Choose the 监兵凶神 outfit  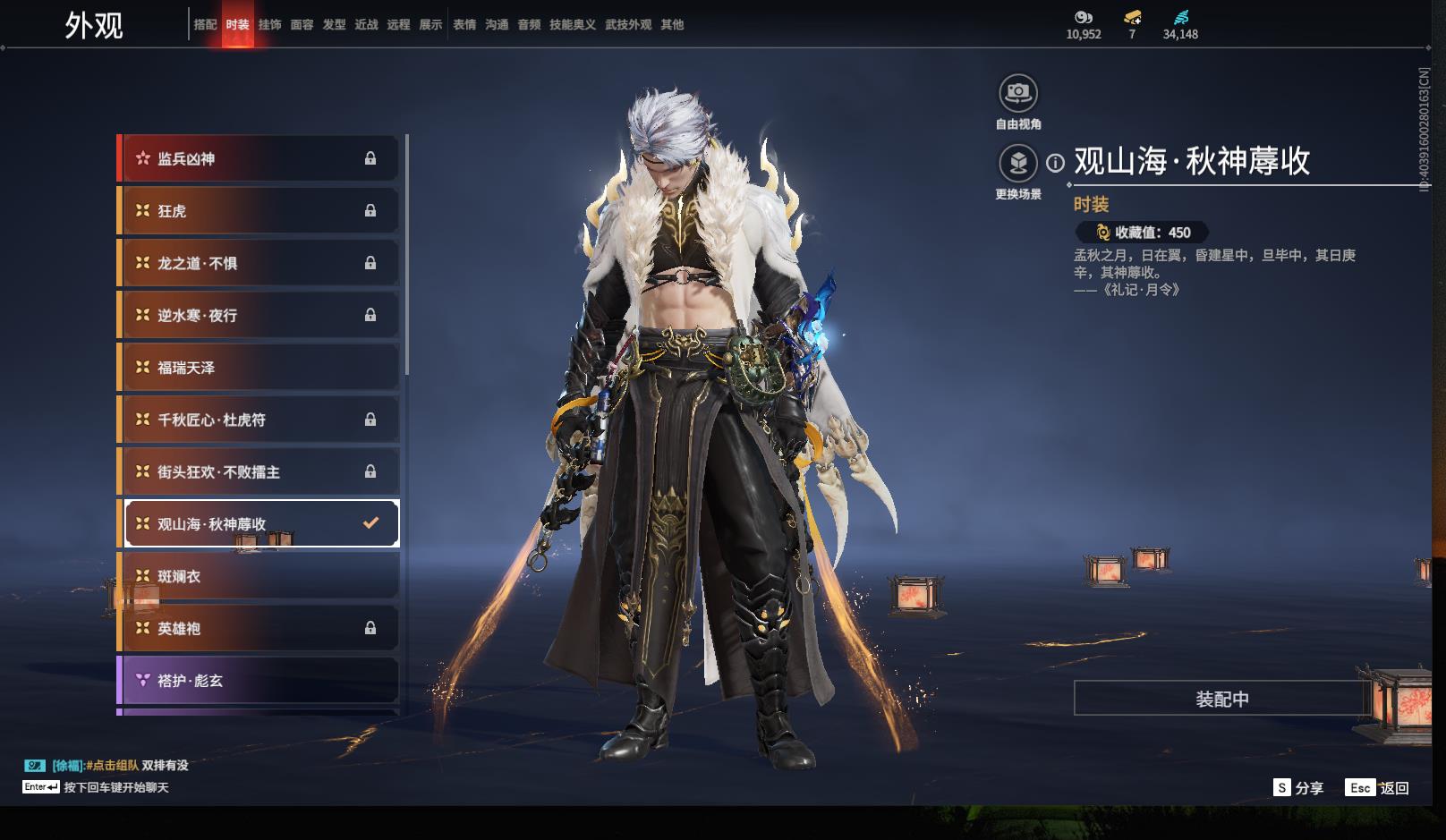pyautogui.click(x=259, y=159)
